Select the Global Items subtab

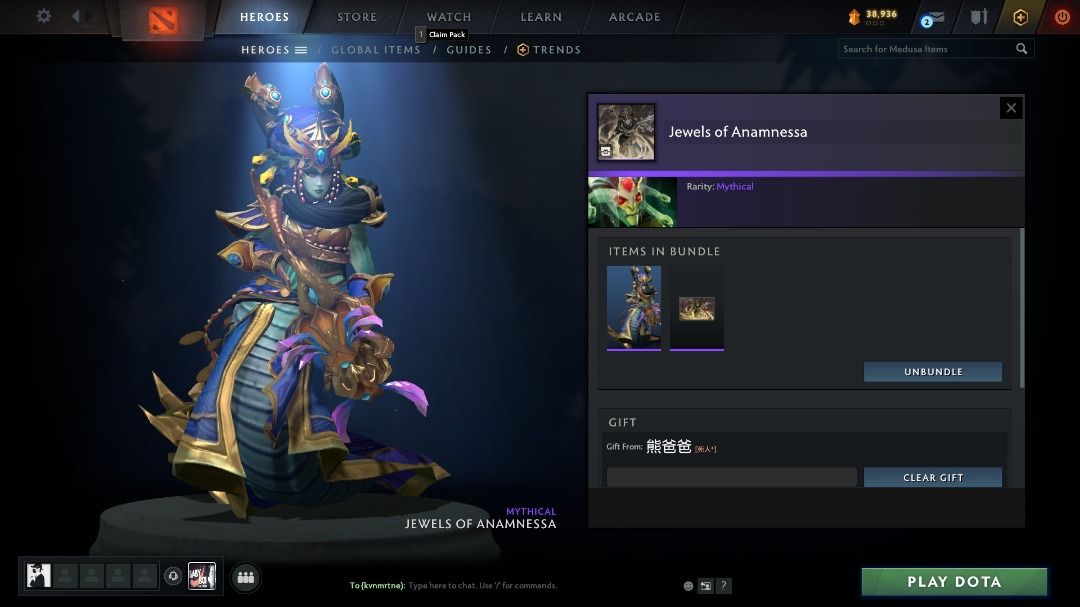[376, 50]
